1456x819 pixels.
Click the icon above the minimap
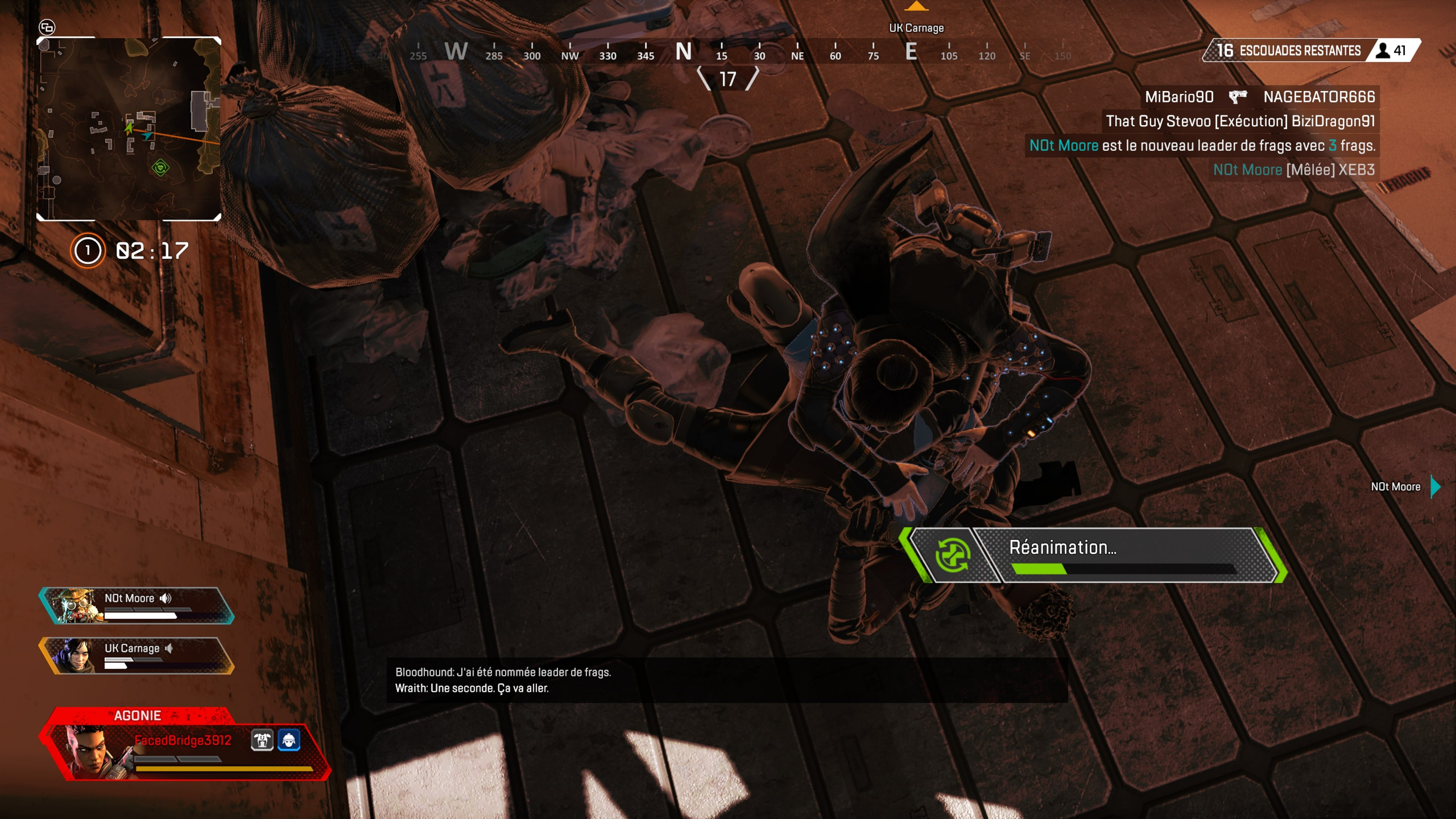(47, 27)
